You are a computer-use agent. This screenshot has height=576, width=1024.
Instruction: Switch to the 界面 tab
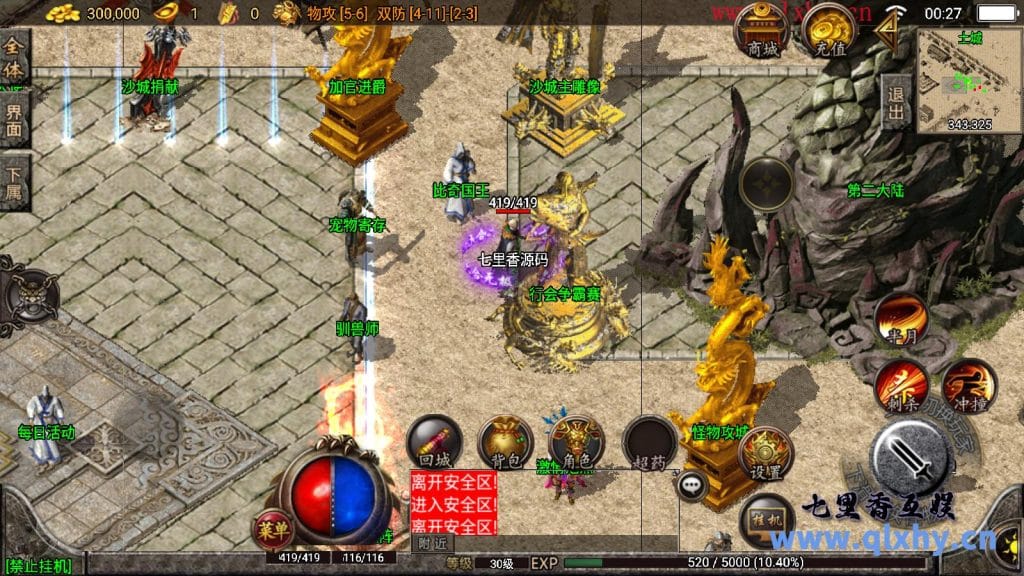[x=14, y=119]
